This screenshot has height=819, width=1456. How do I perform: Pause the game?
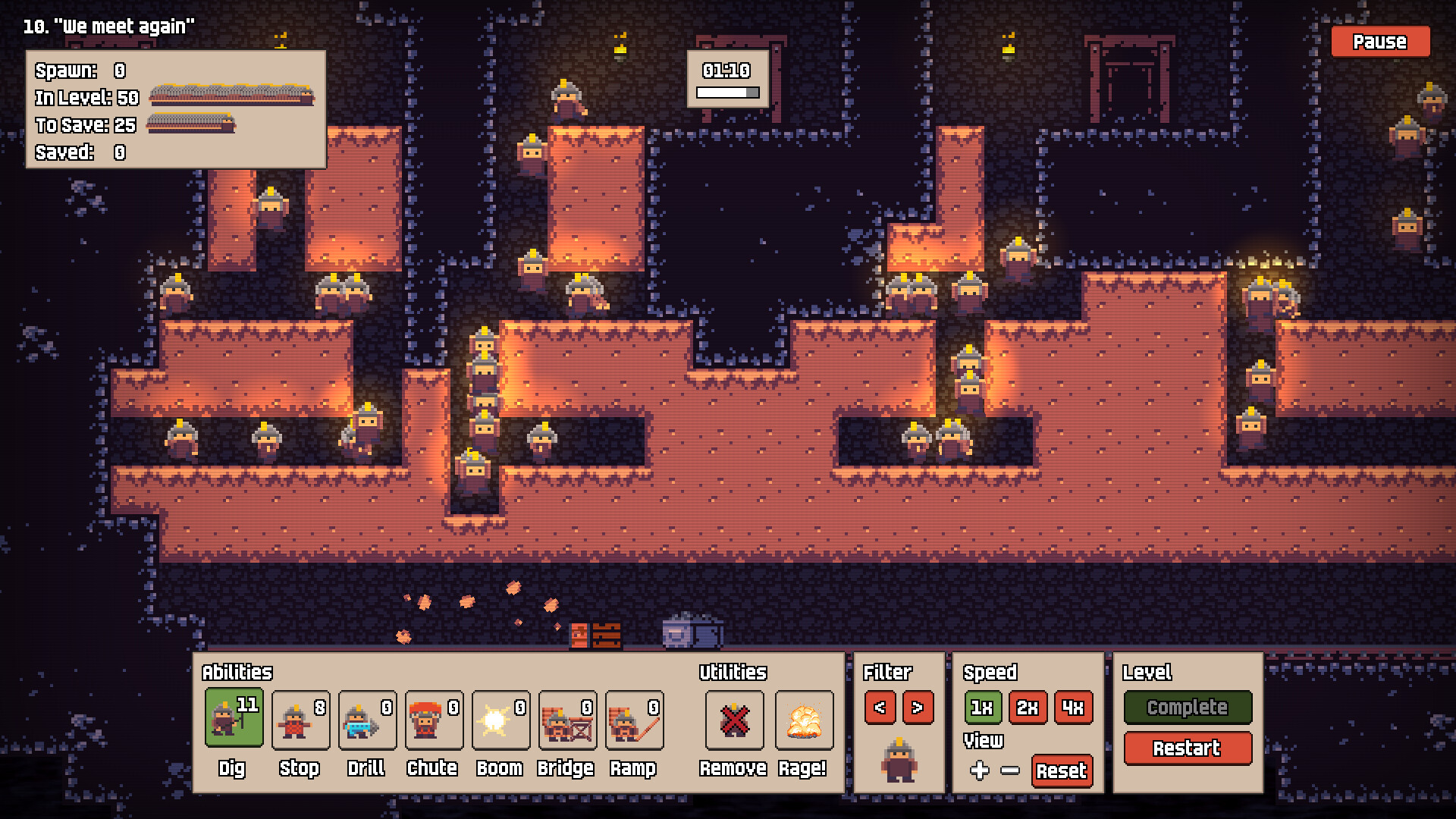(1379, 42)
